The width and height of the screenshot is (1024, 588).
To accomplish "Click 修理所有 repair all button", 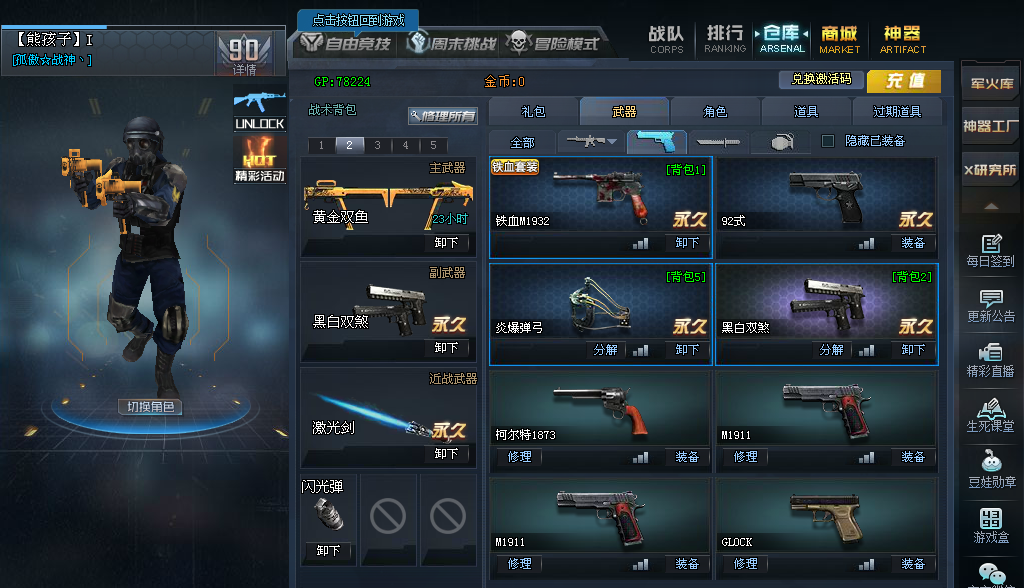I will (x=442, y=116).
